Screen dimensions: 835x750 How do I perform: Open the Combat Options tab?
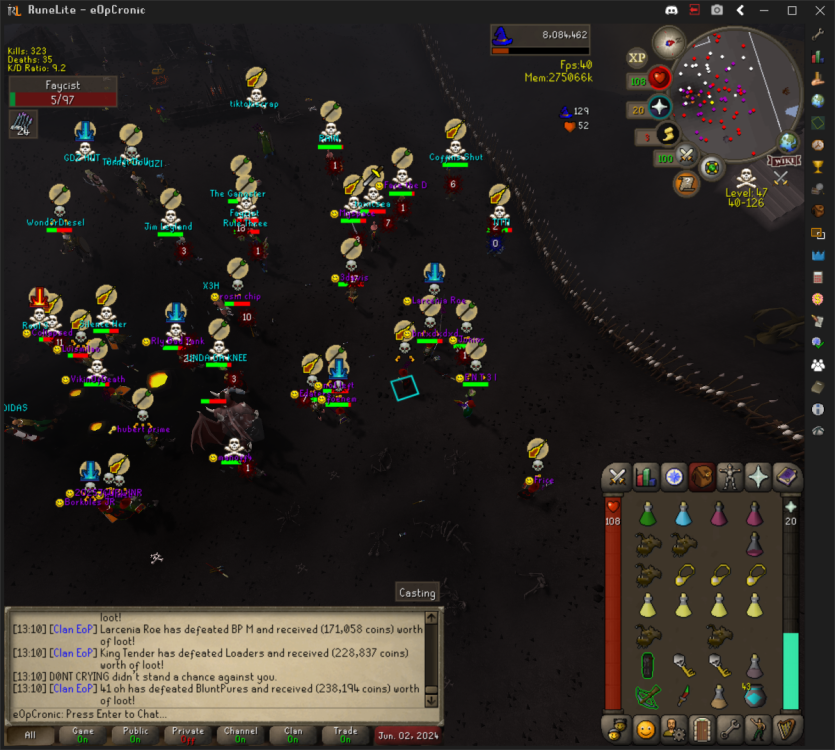(618, 477)
